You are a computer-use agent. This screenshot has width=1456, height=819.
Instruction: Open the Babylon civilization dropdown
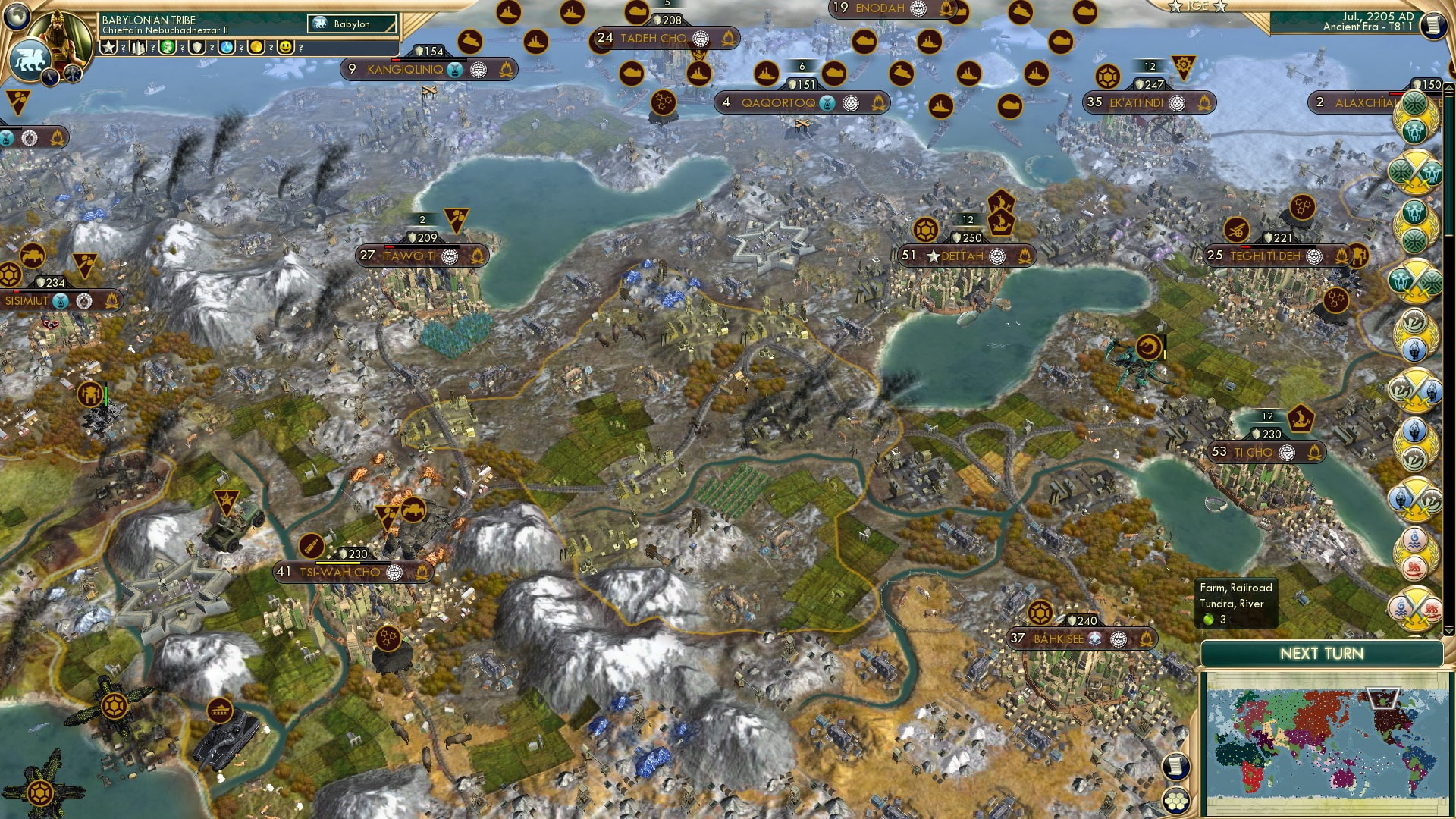(x=351, y=24)
